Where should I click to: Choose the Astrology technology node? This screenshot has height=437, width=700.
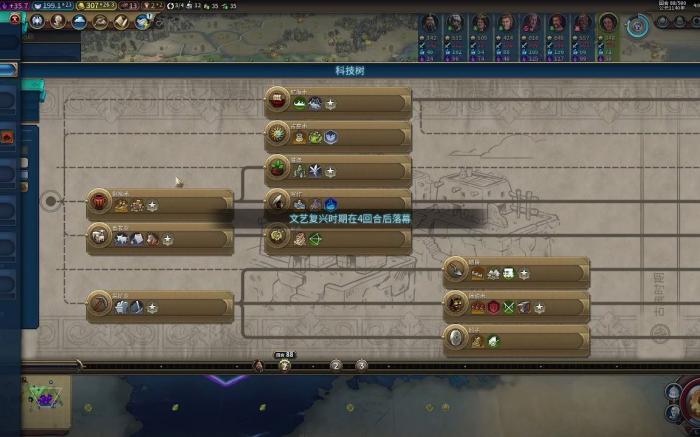pos(338,136)
